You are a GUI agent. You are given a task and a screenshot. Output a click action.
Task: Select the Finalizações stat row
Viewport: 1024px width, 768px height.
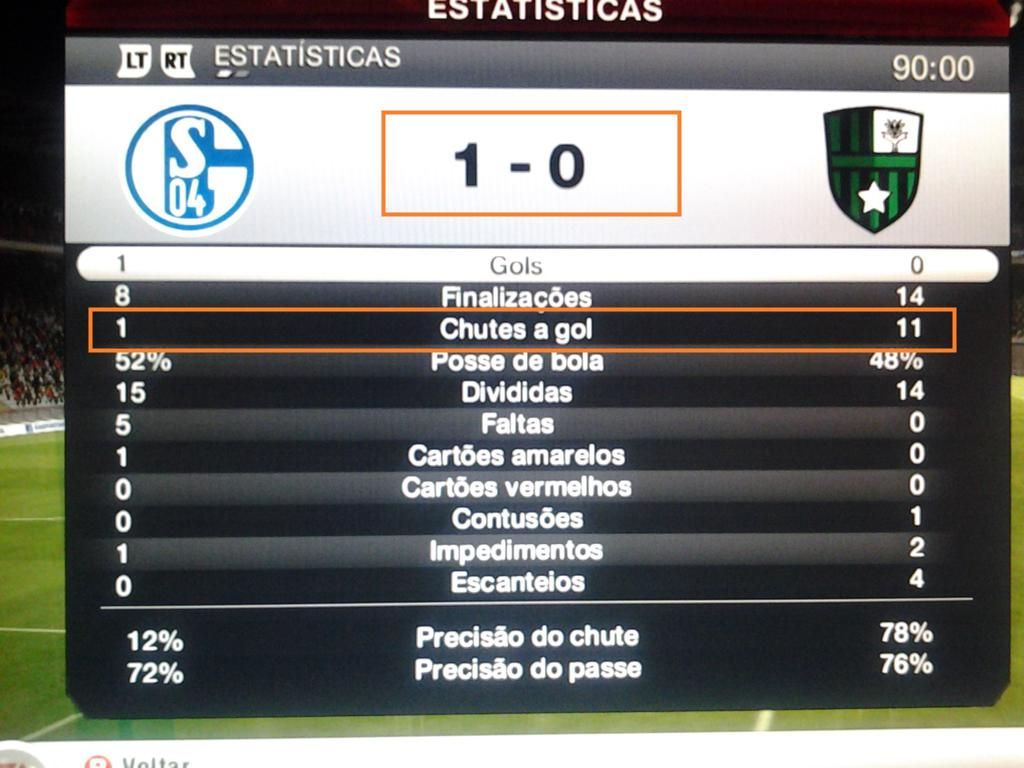517,297
